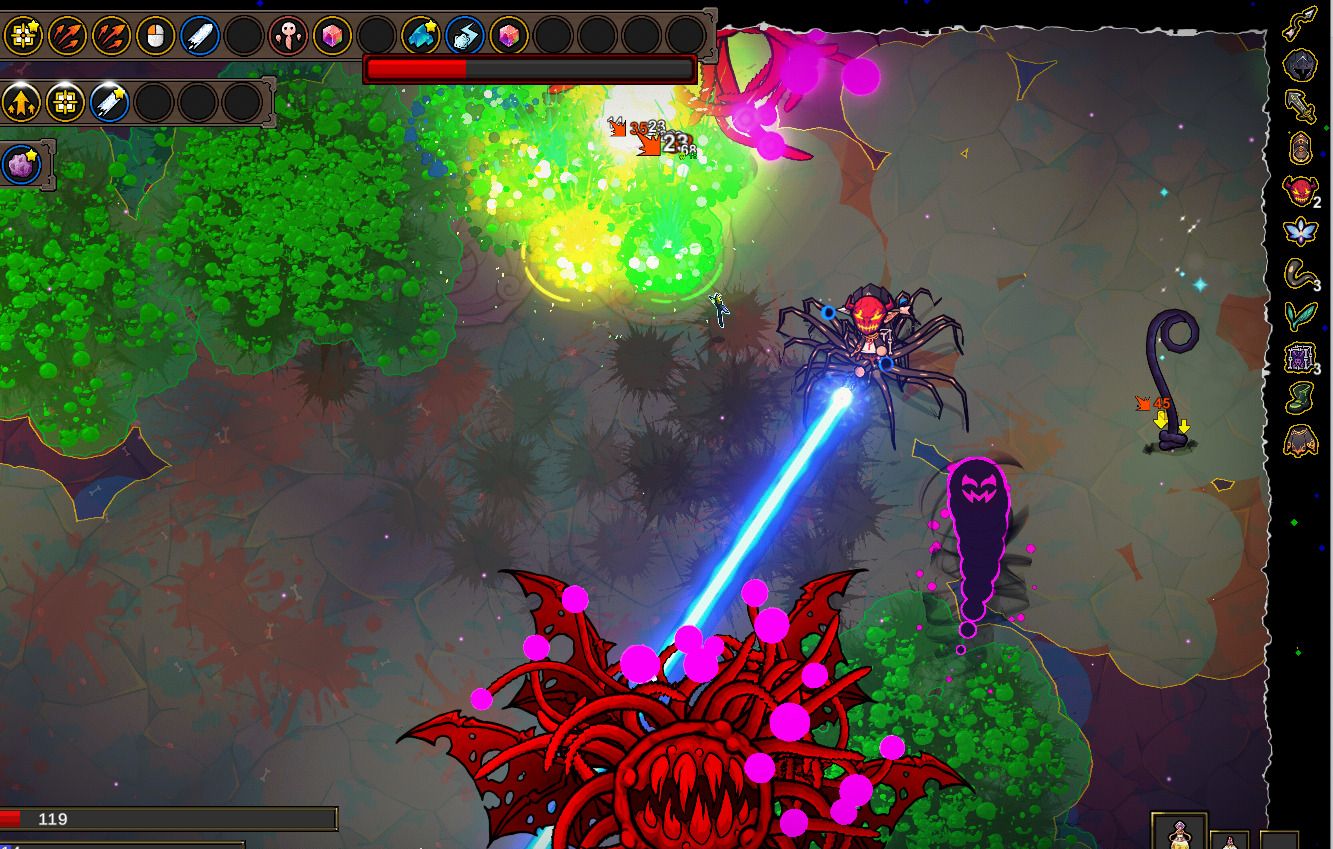Image resolution: width=1333 pixels, height=849 pixels.
Task: Click the curved horn item
Action: 1300,274
